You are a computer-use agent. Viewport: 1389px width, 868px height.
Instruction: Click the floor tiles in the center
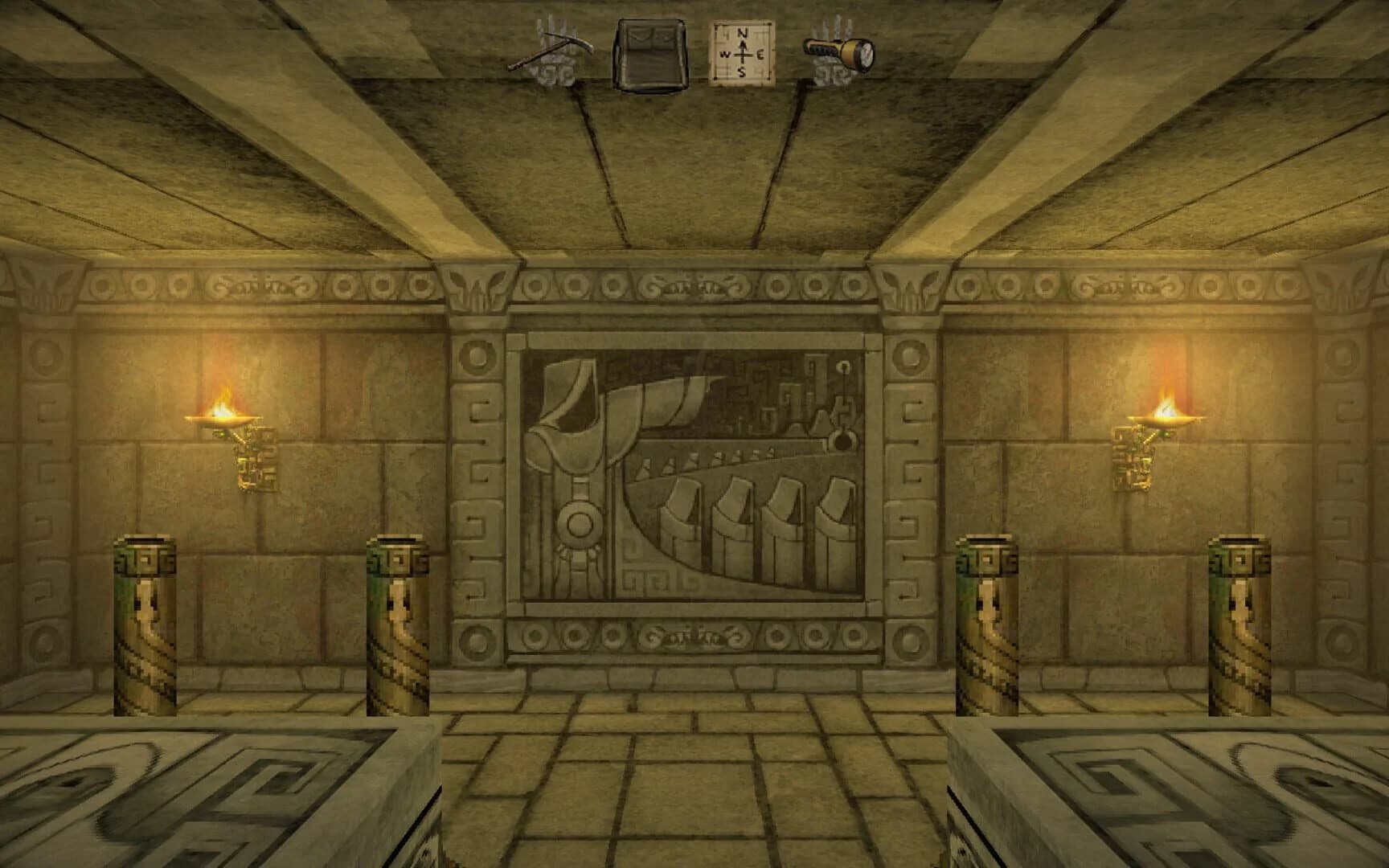pyautogui.click(x=695, y=772)
